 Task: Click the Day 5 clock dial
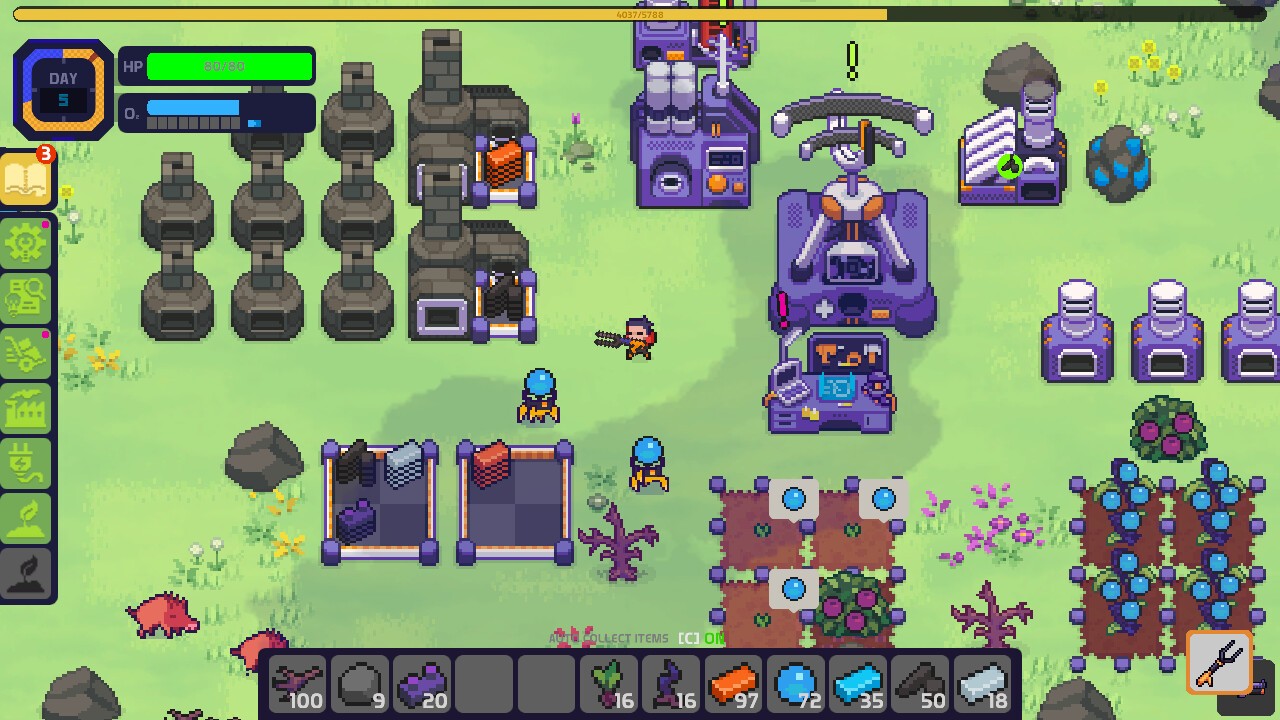(63, 90)
